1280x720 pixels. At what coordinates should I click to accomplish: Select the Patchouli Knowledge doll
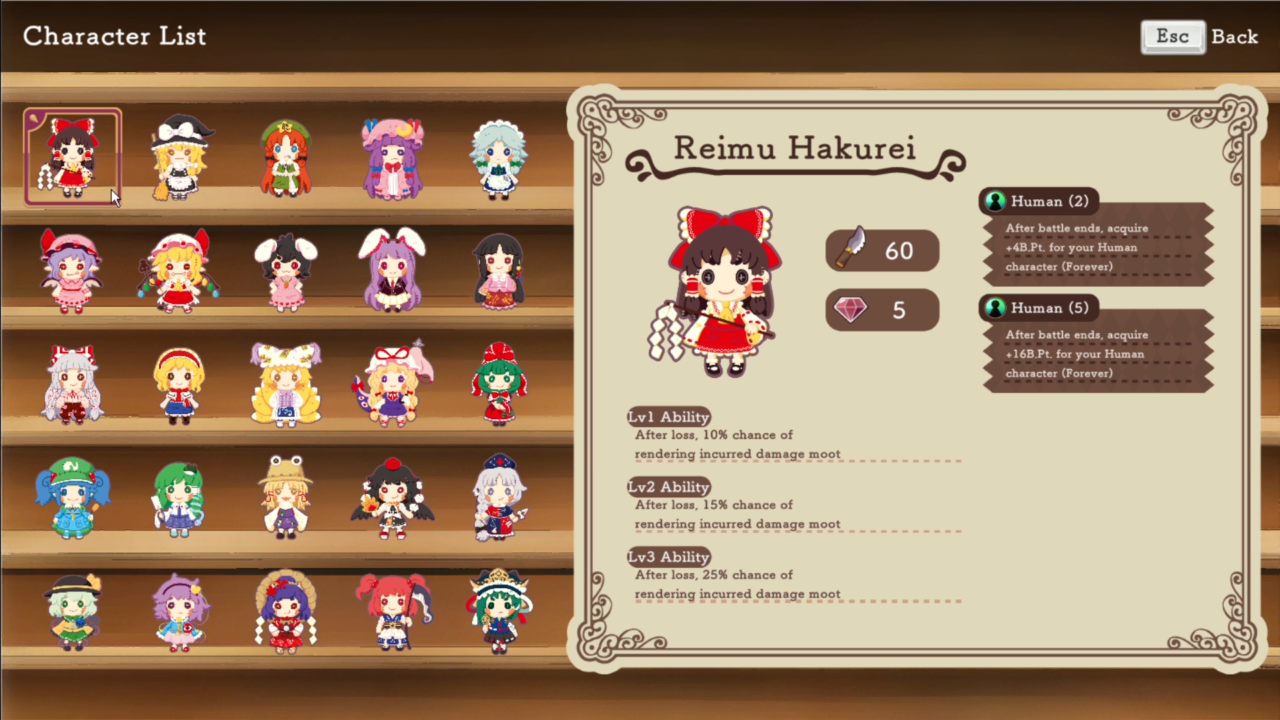[x=393, y=158]
